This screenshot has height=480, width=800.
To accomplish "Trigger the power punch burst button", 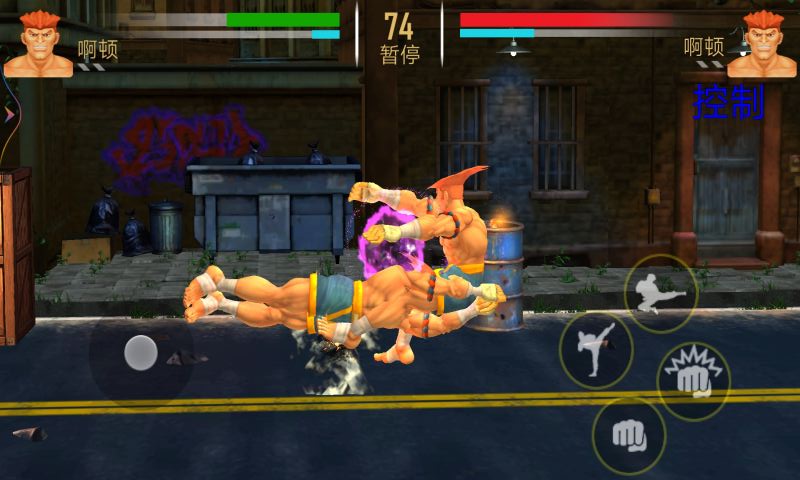I will (693, 379).
